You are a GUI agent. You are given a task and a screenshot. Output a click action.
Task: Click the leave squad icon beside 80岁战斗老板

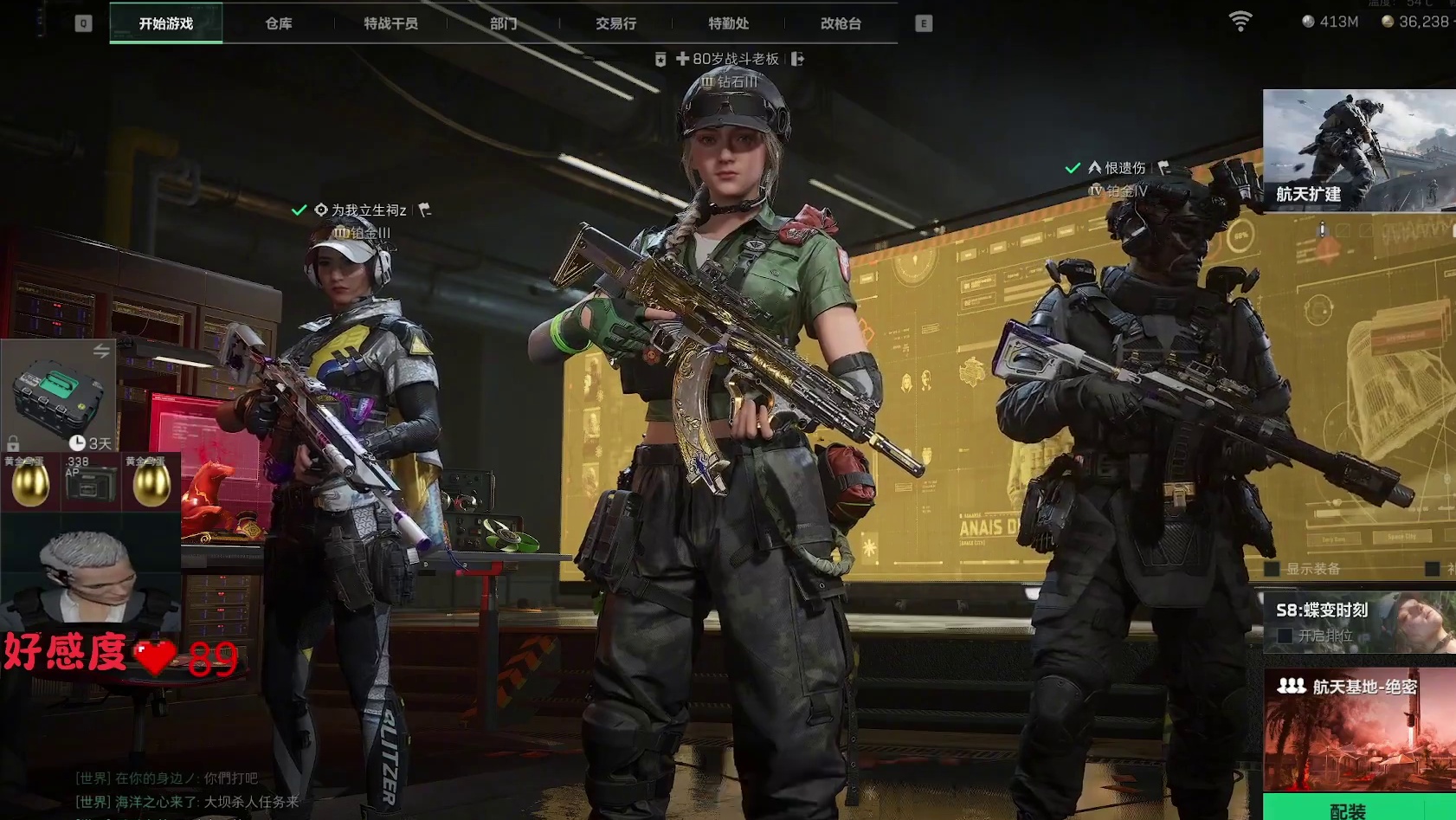(797, 59)
